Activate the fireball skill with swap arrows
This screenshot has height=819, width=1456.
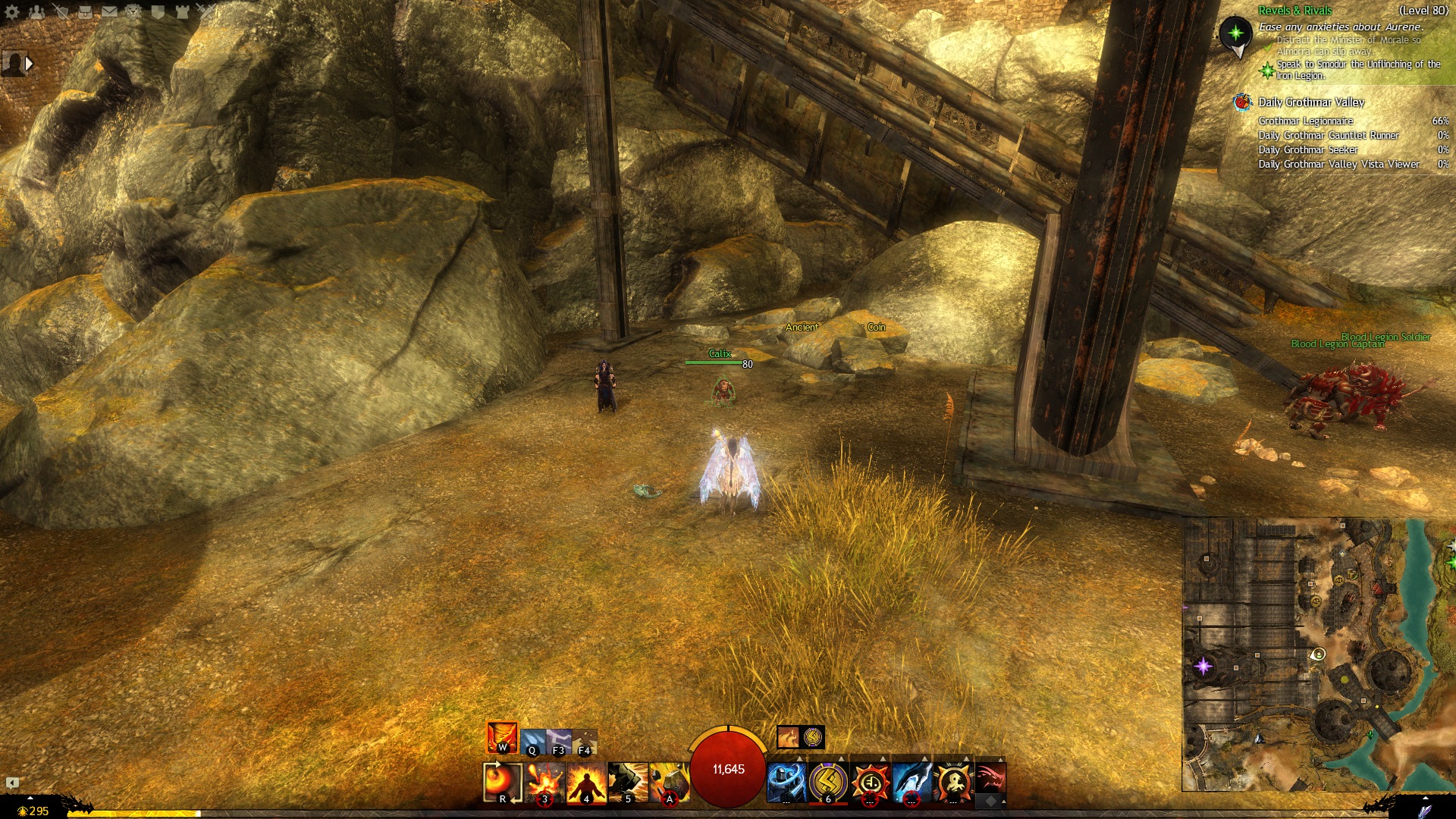[503, 782]
